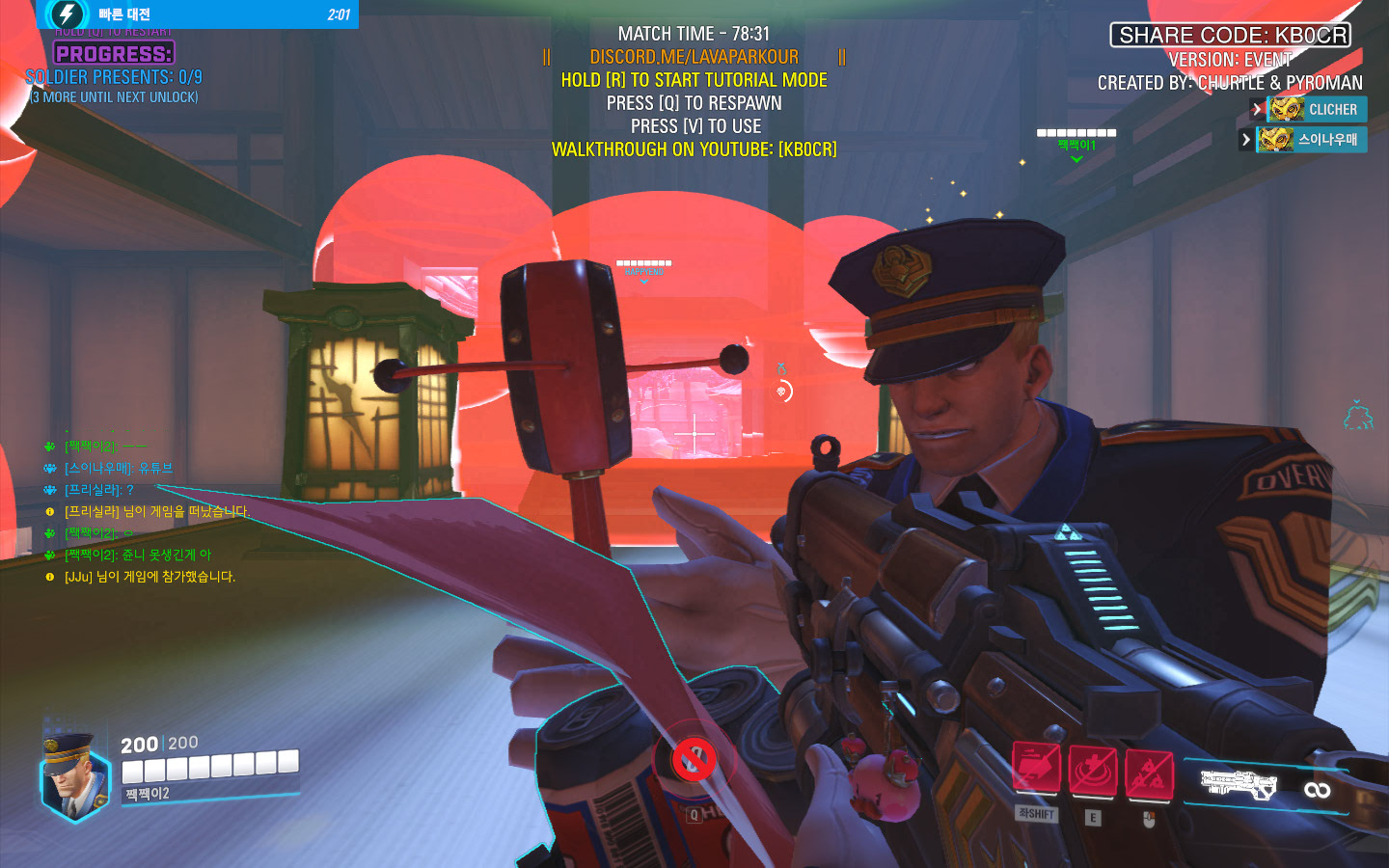This screenshot has width=1389, height=868.
Task: Activate the Sprint ability icon
Action: click(1036, 771)
